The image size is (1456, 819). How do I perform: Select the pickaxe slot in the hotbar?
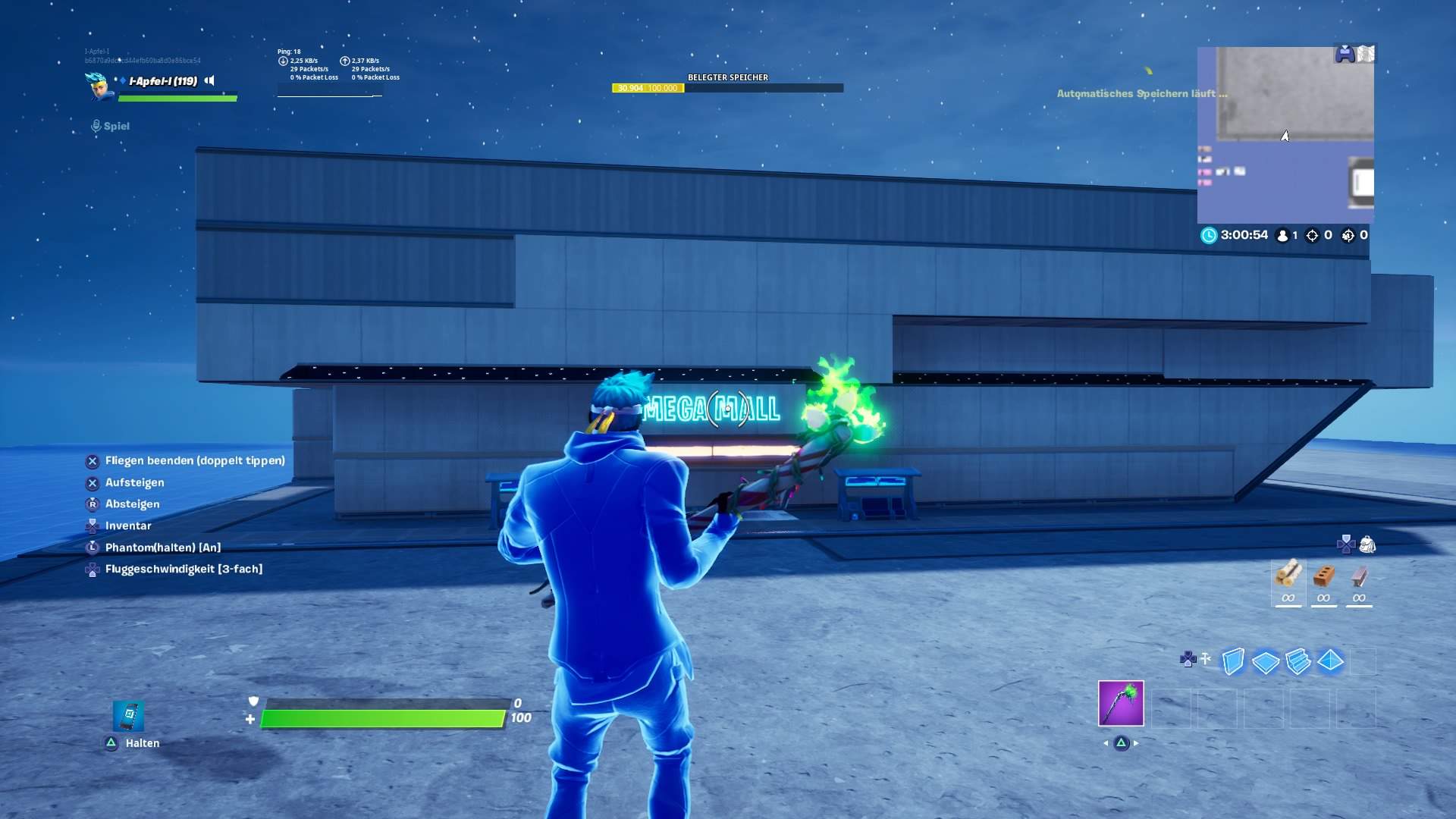tap(1121, 704)
